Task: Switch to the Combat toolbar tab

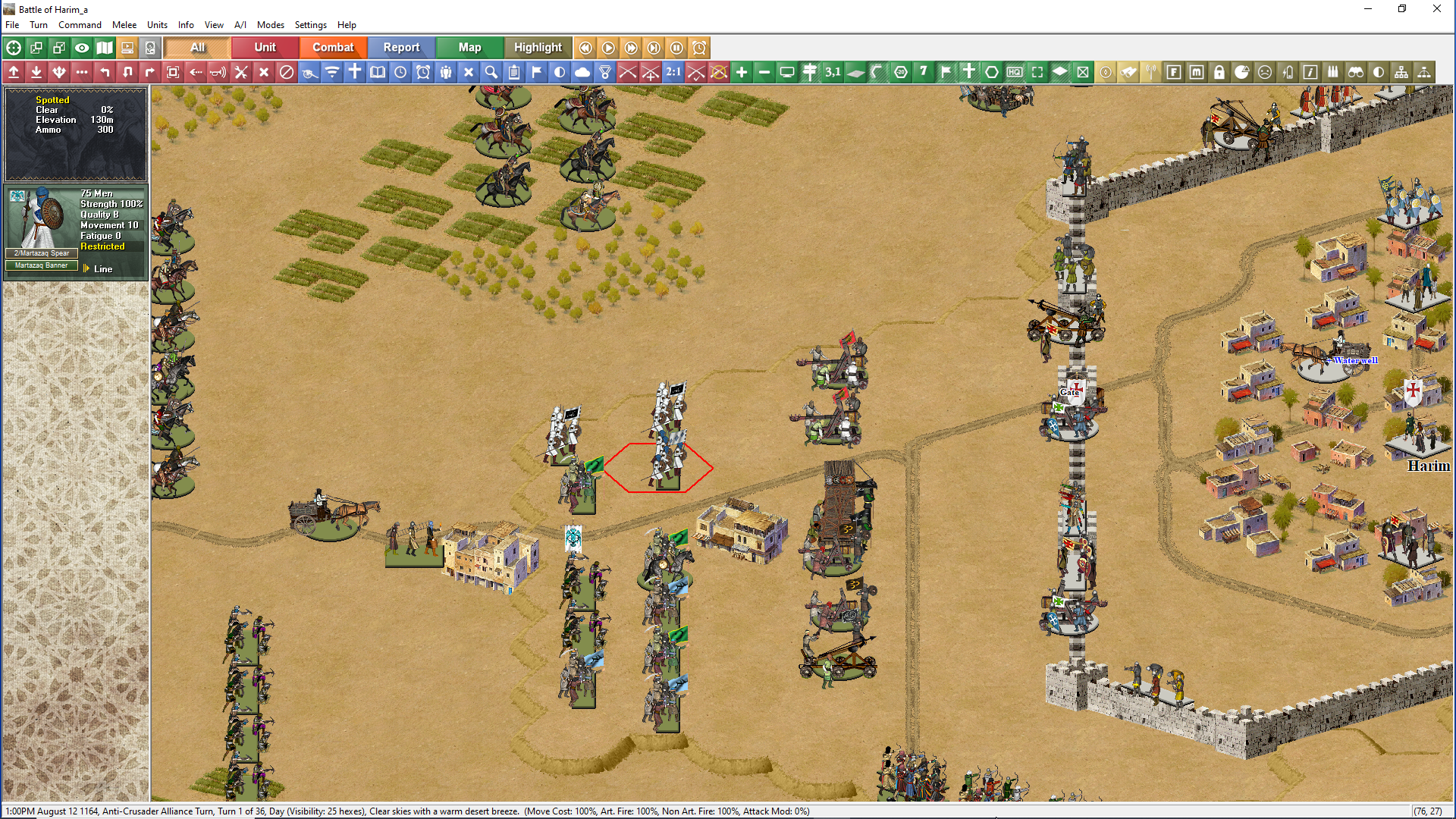Action: tap(333, 48)
